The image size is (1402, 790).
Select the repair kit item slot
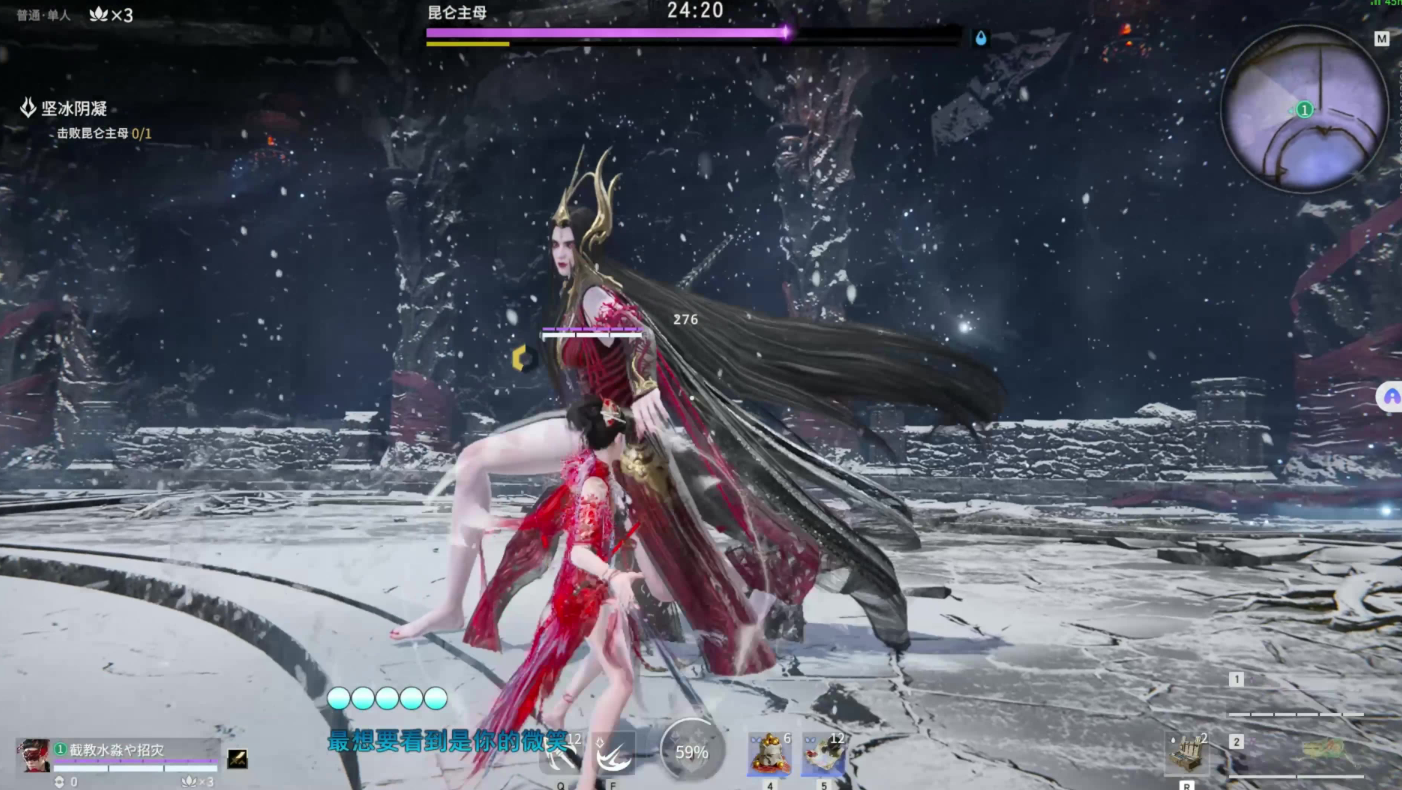point(1187,754)
